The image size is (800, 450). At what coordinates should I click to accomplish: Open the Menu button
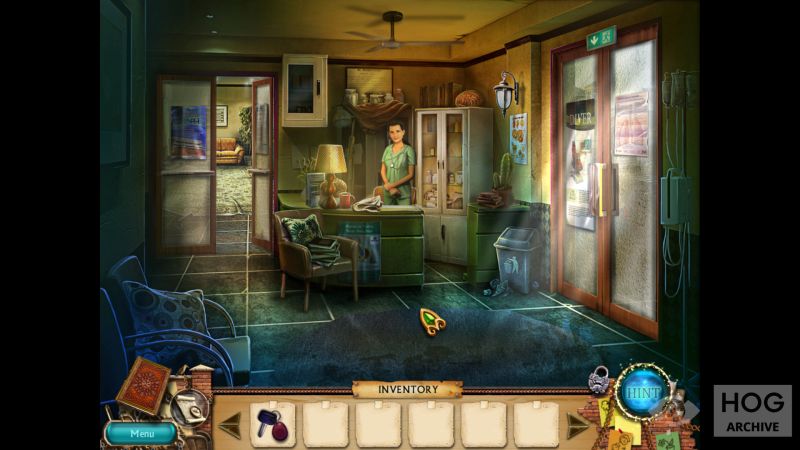tap(141, 434)
